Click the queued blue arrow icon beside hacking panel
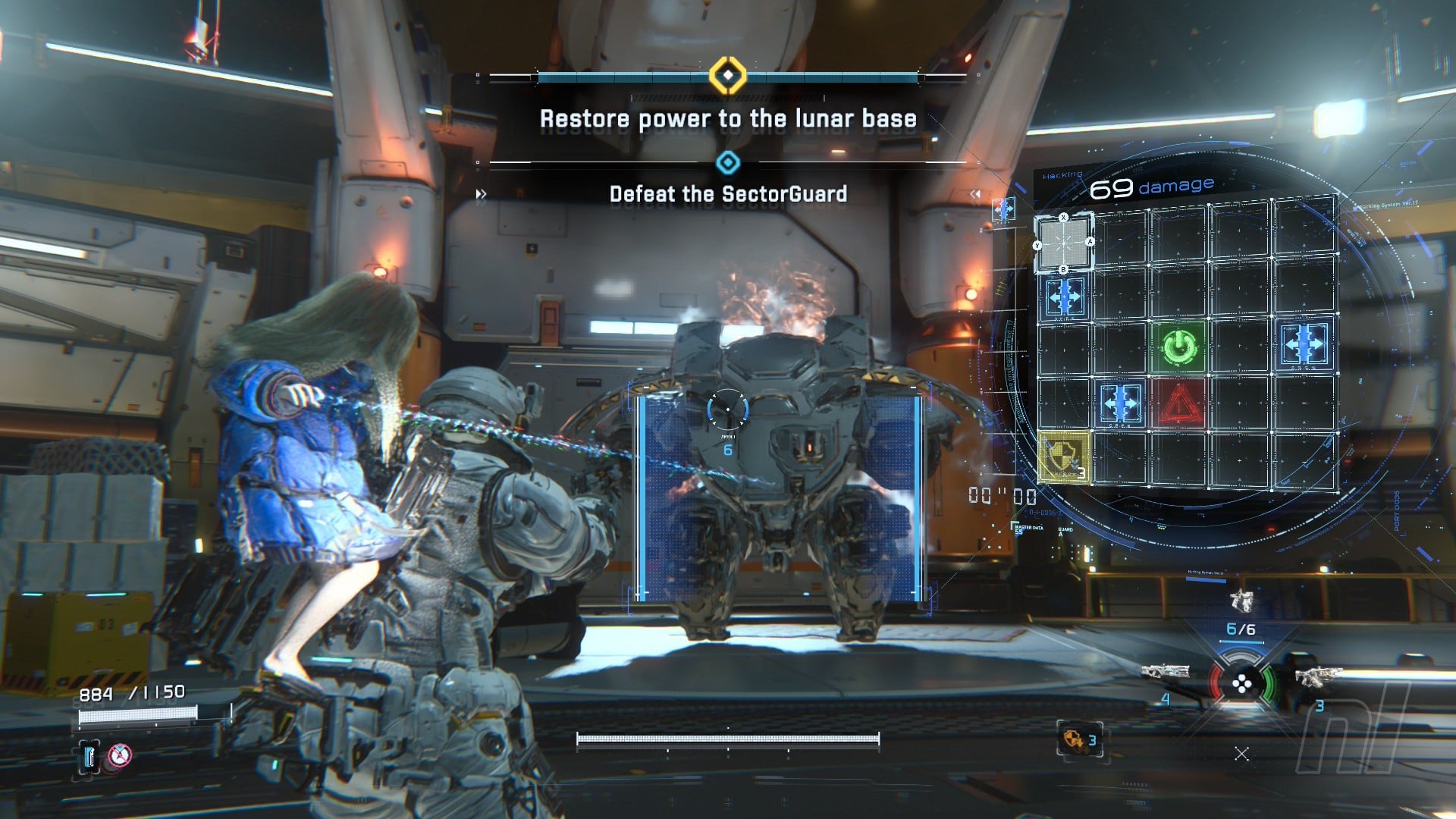This screenshot has width=1456, height=819. click(x=1003, y=209)
